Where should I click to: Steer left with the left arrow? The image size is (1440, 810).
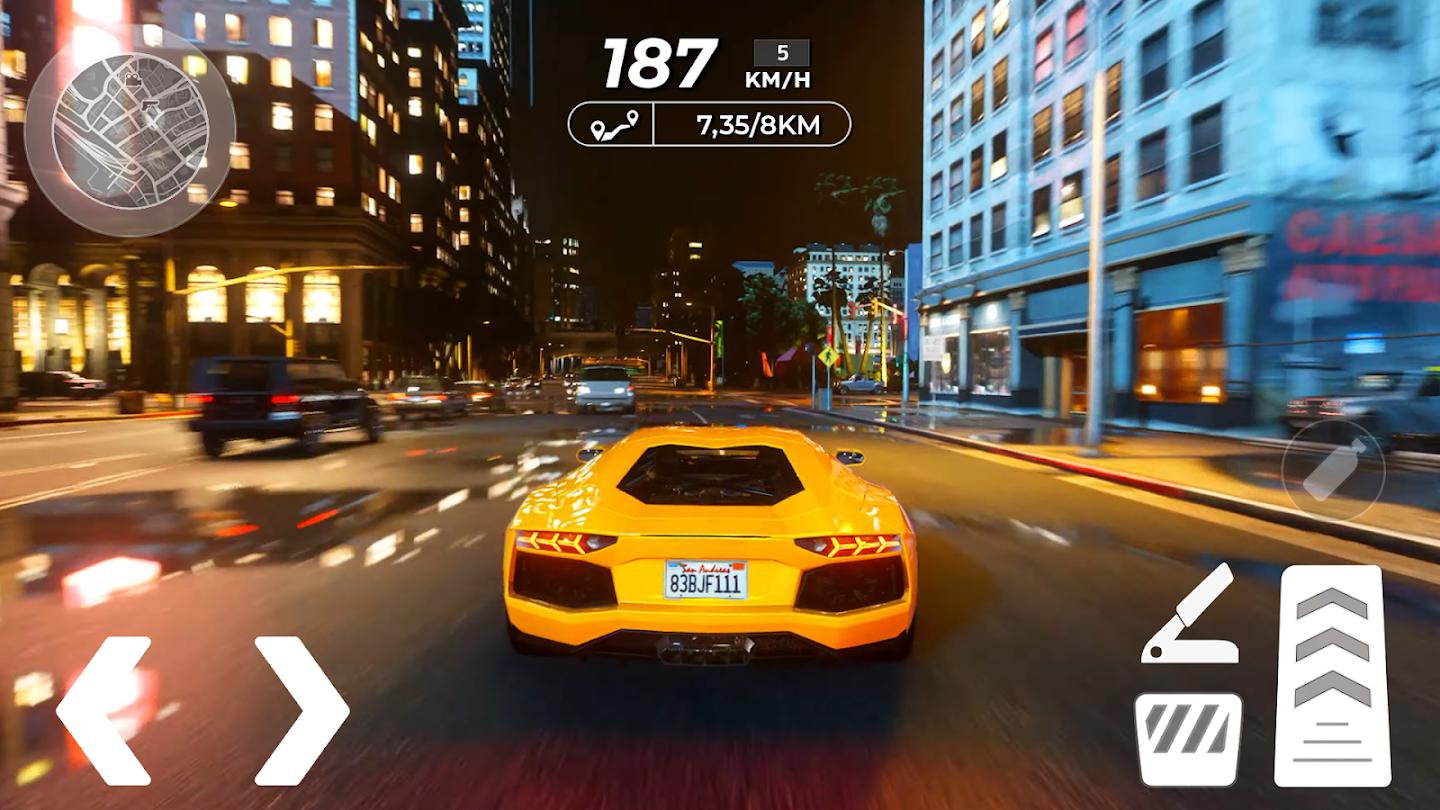(104, 710)
